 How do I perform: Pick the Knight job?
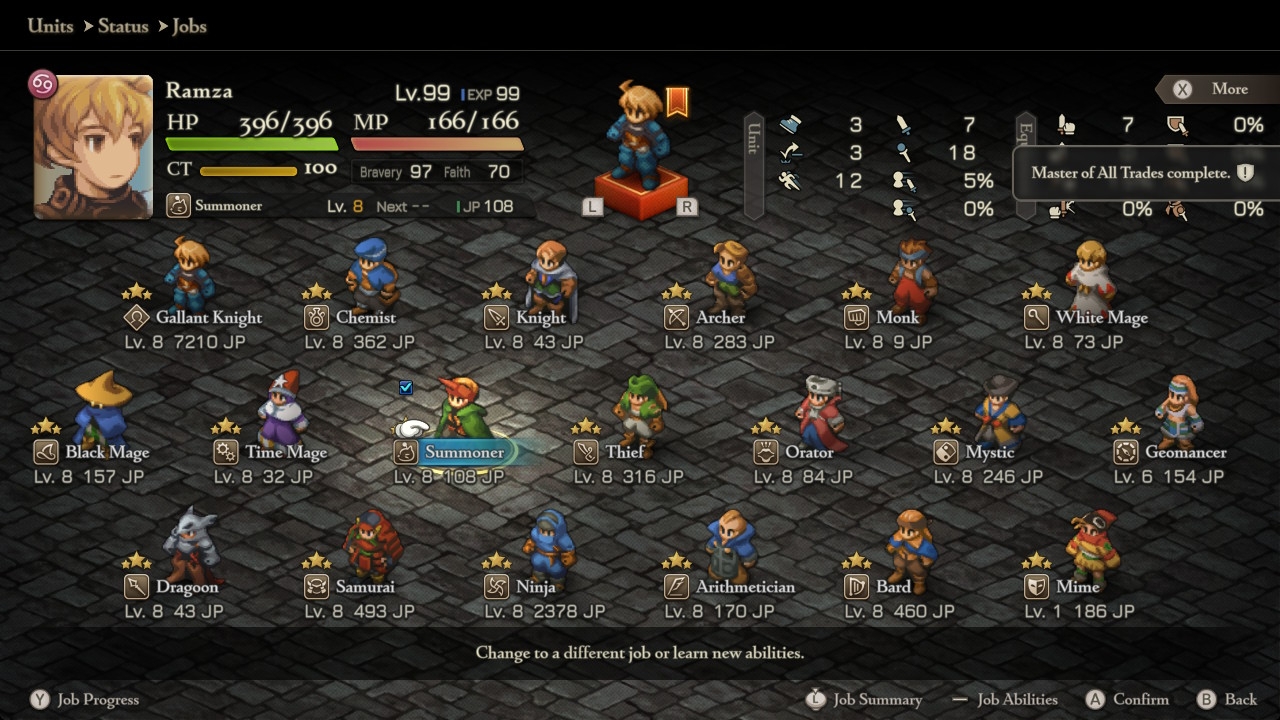tap(540, 318)
